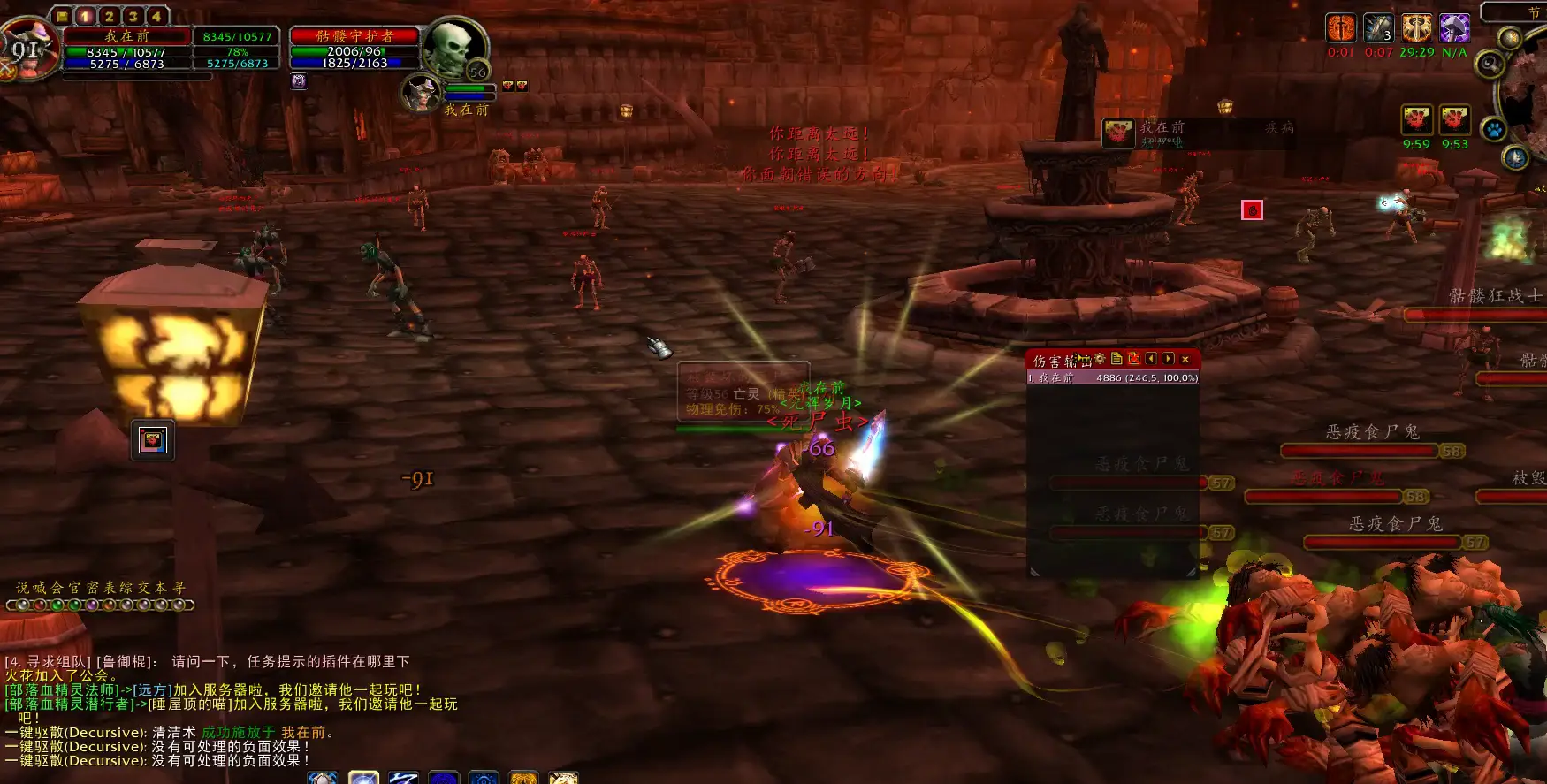This screenshot has width=1547, height=784.
Task: Click the player portrait at level 91
Action: [x=28, y=49]
